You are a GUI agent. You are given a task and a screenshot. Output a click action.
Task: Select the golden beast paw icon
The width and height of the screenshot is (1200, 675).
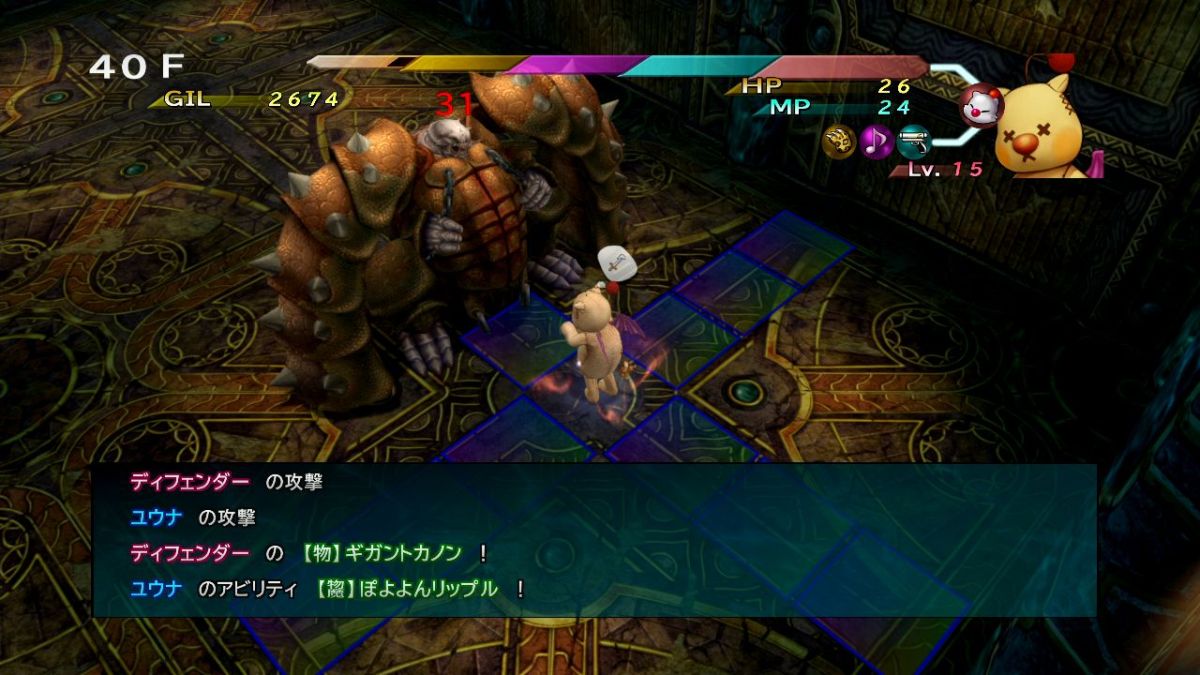tap(839, 142)
